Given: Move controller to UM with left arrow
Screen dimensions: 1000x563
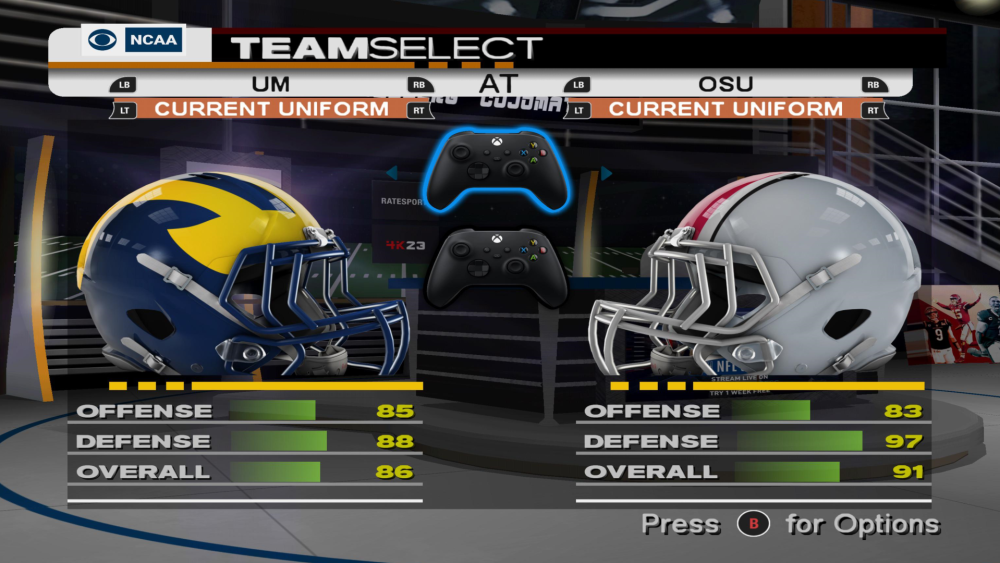Looking at the screenshot, I should [x=392, y=173].
